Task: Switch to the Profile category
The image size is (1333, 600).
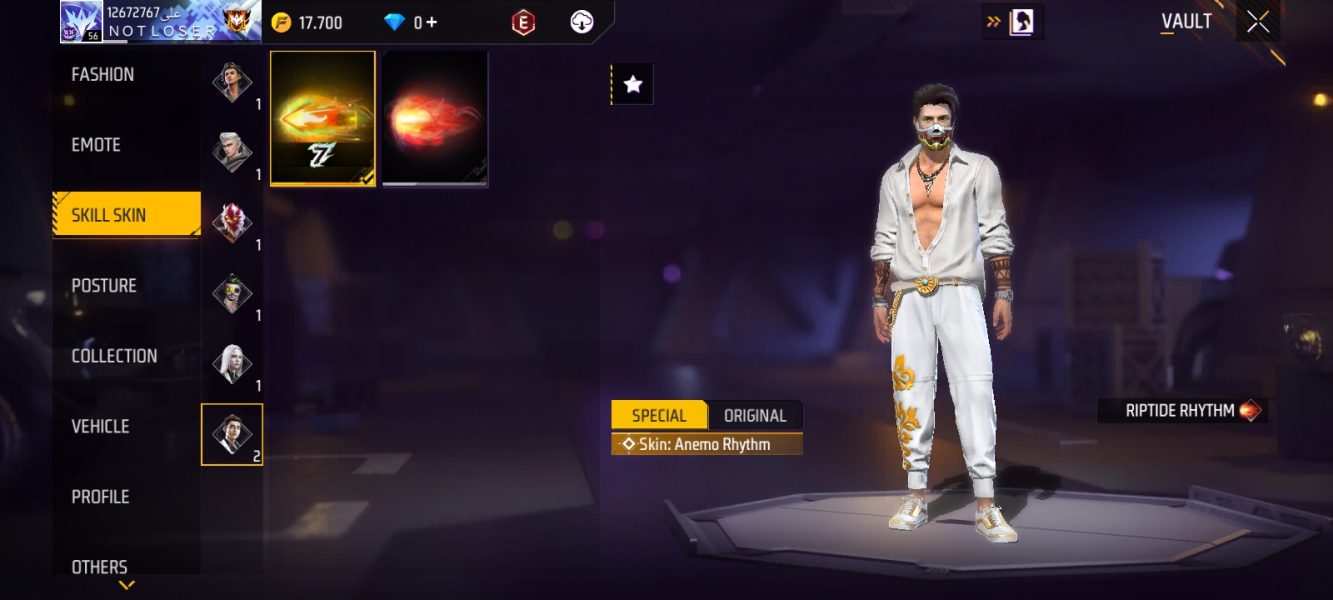Action: [100, 497]
